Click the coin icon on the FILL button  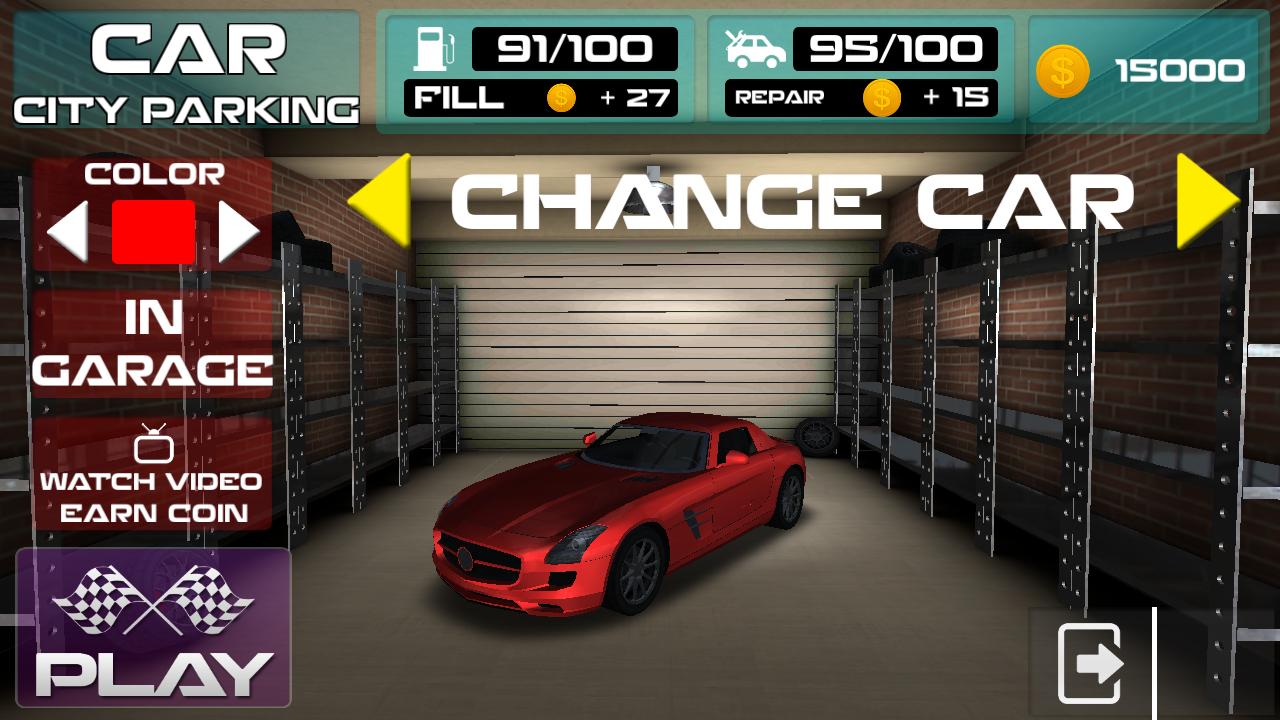coord(563,98)
